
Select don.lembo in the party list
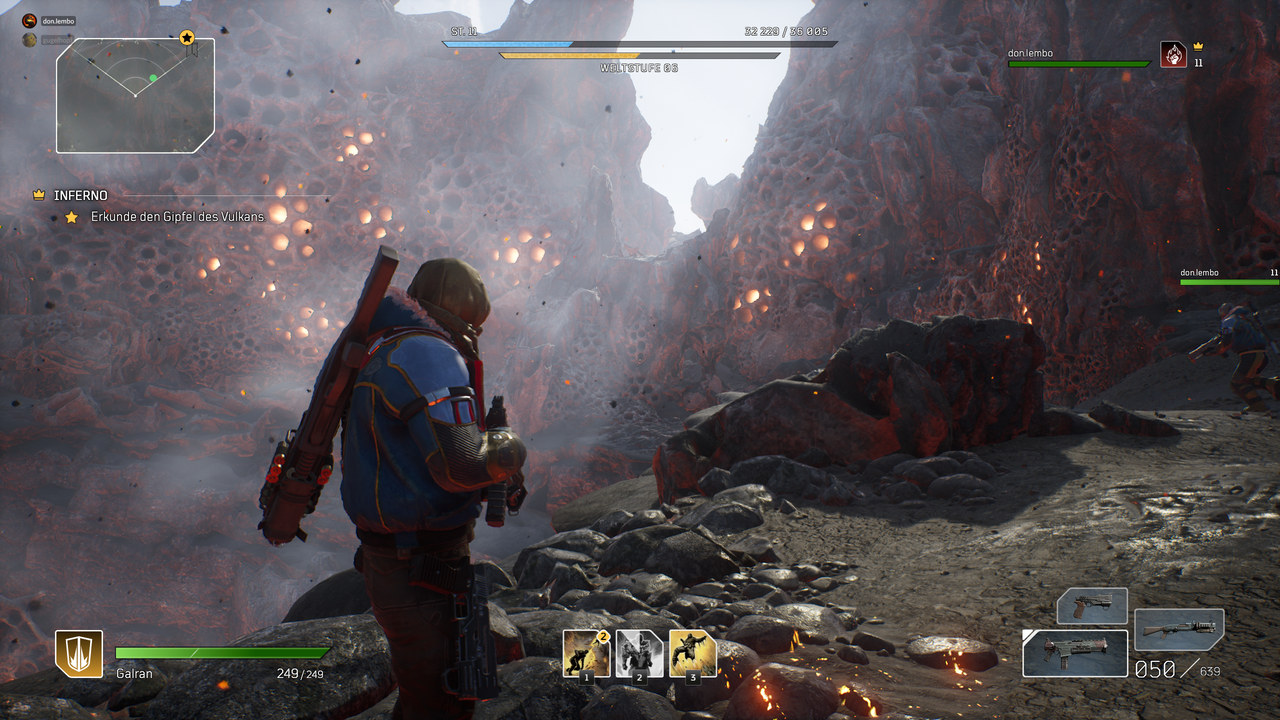tap(58, 21)
